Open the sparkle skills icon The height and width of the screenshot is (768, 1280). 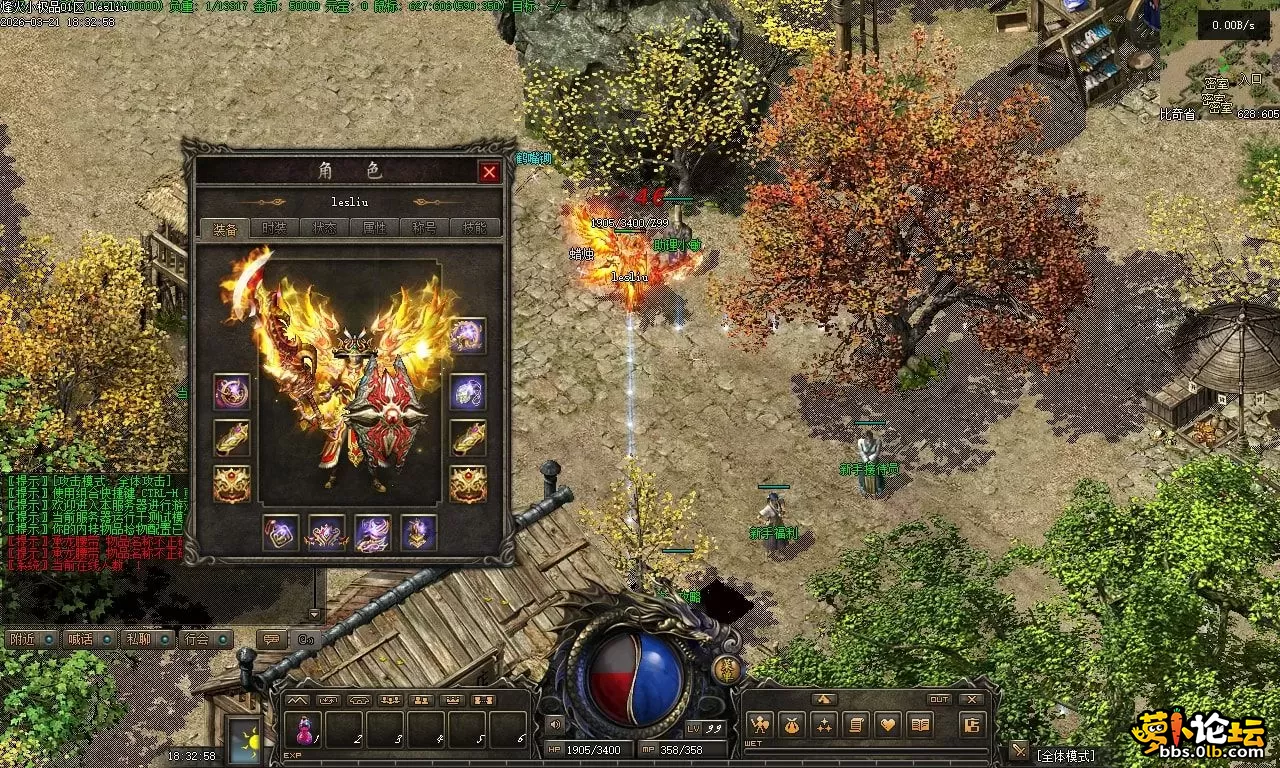pos(824,724)
